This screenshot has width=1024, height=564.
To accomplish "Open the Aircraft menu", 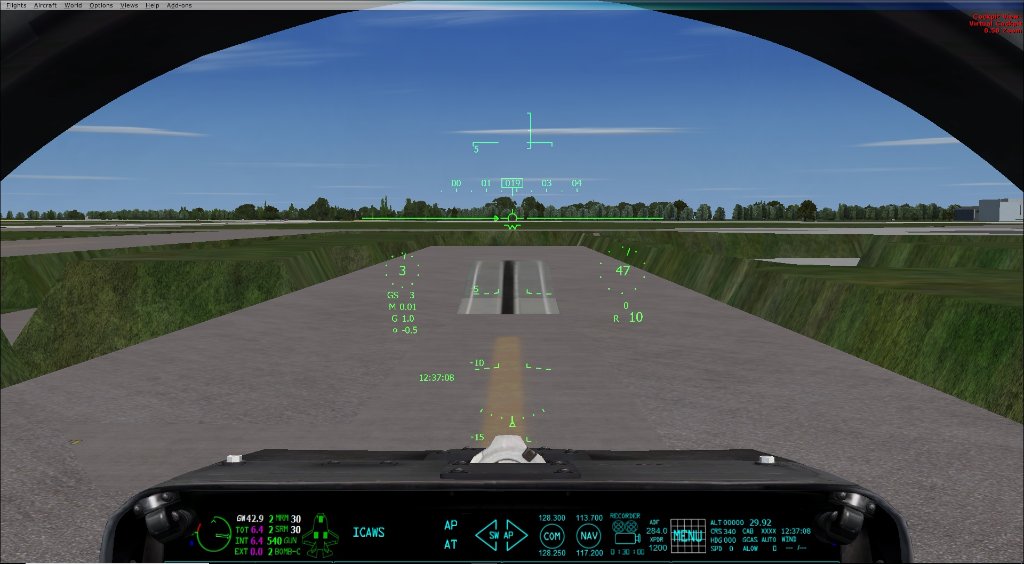I will coord(46,5).
